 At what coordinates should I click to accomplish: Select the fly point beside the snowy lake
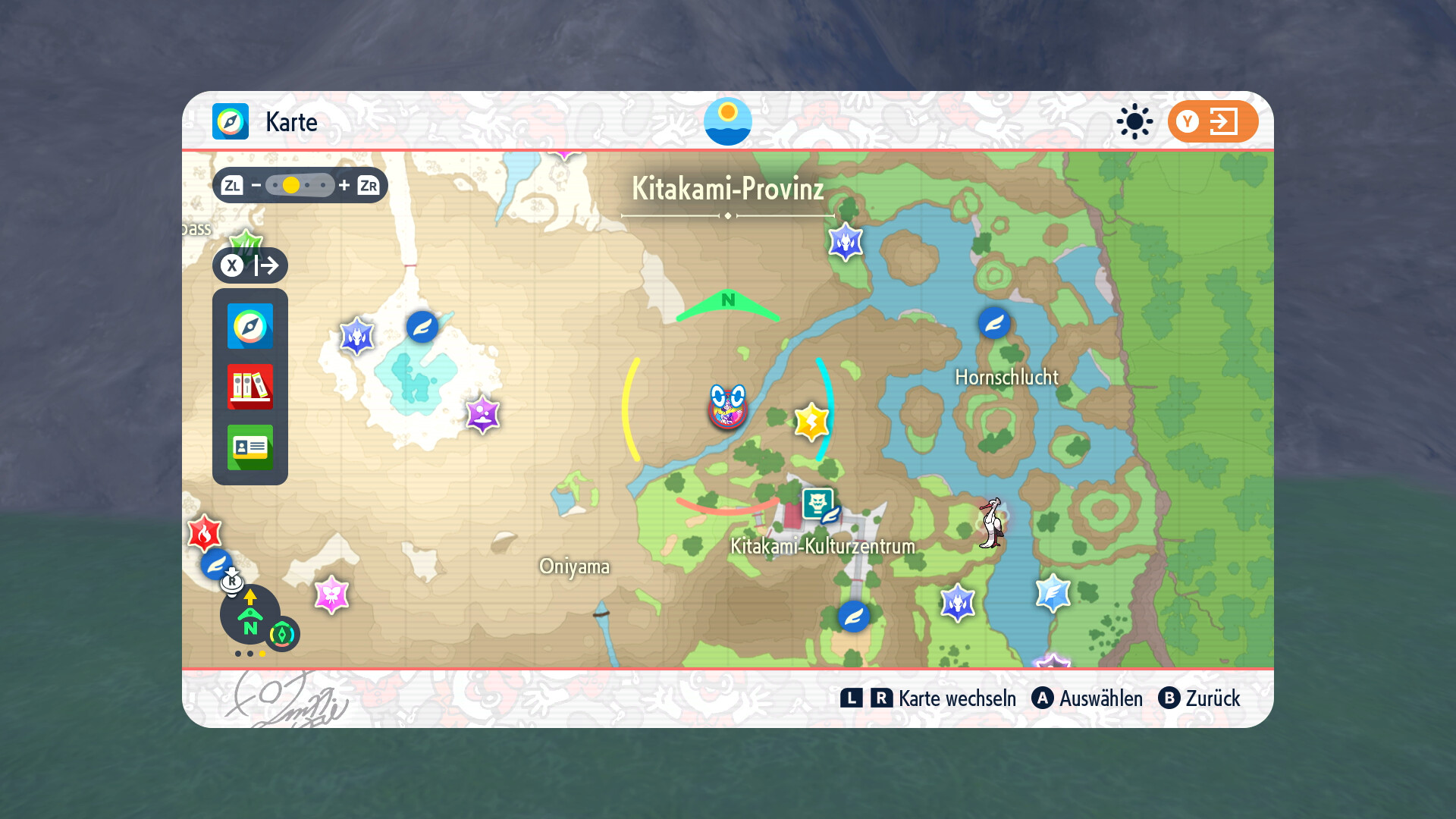422,327
